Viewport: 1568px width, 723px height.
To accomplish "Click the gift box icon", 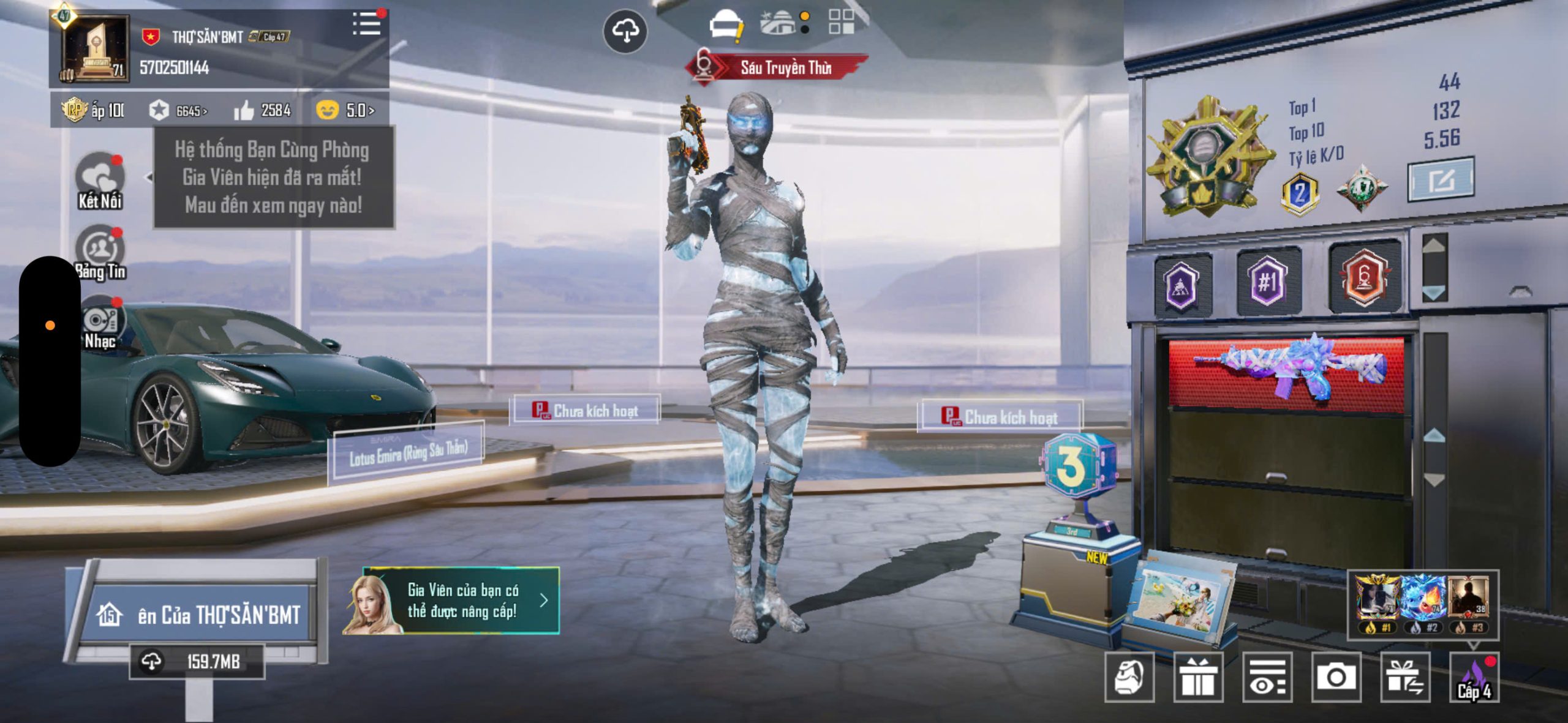I will [1198, 677].
